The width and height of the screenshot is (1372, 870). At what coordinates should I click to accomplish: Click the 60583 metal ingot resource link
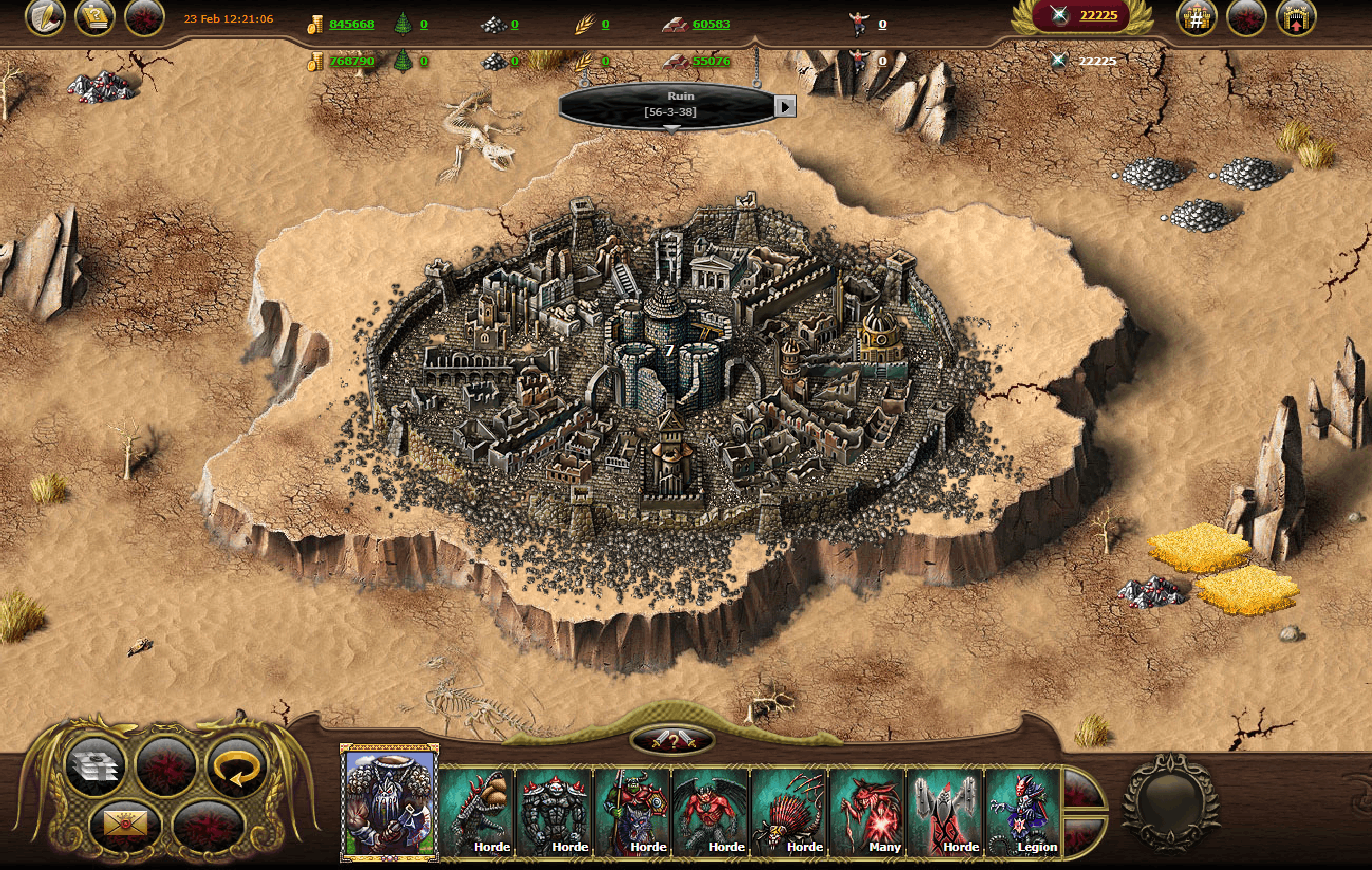tap(710, 24)
